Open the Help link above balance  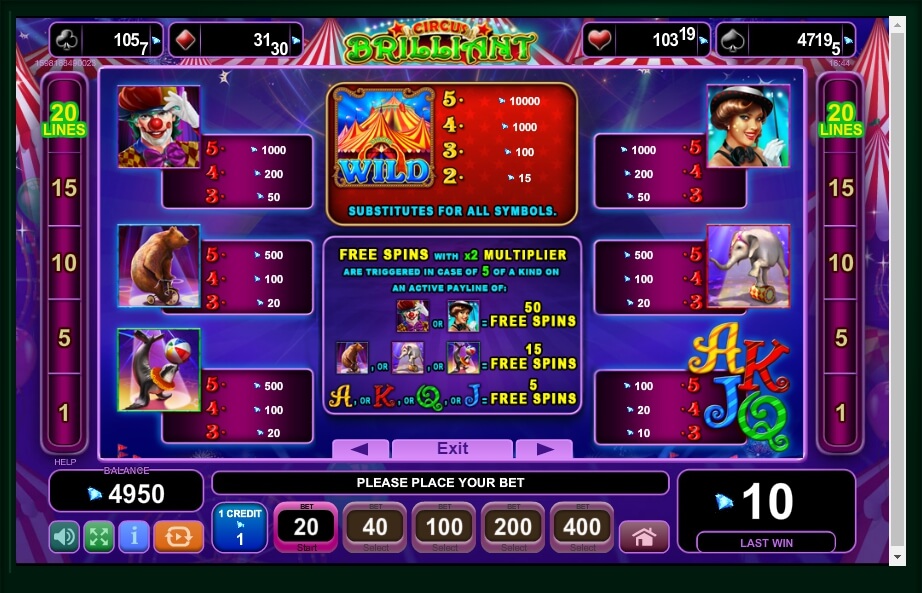coord(65,462)
